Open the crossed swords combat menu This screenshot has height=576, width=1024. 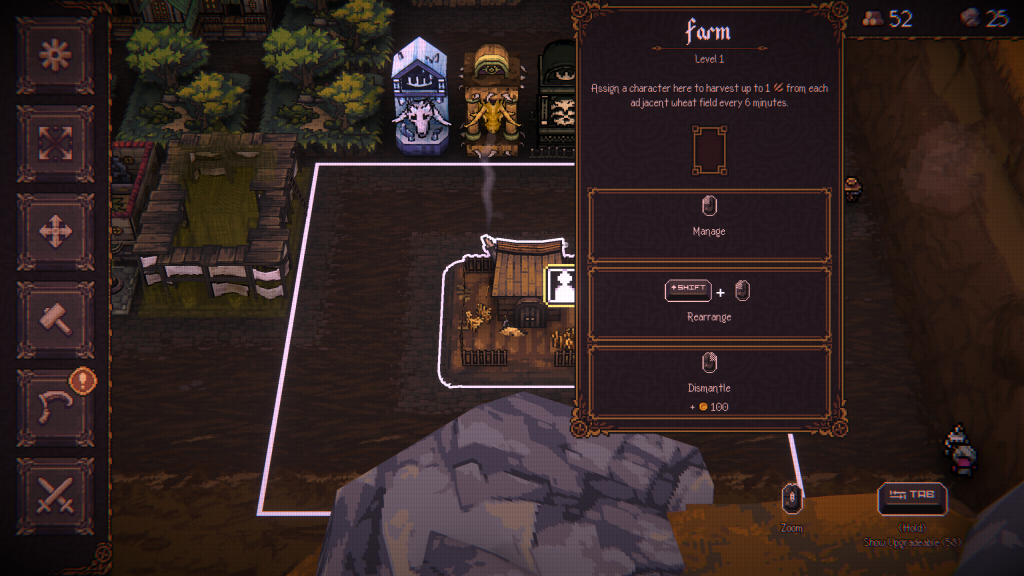[55, 495]
